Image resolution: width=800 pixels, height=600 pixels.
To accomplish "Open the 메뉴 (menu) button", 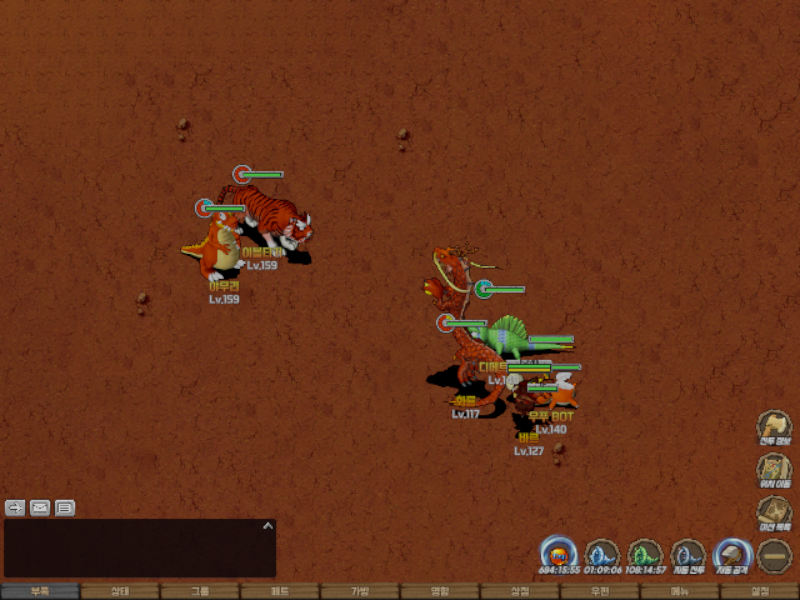I will (680, 591).
